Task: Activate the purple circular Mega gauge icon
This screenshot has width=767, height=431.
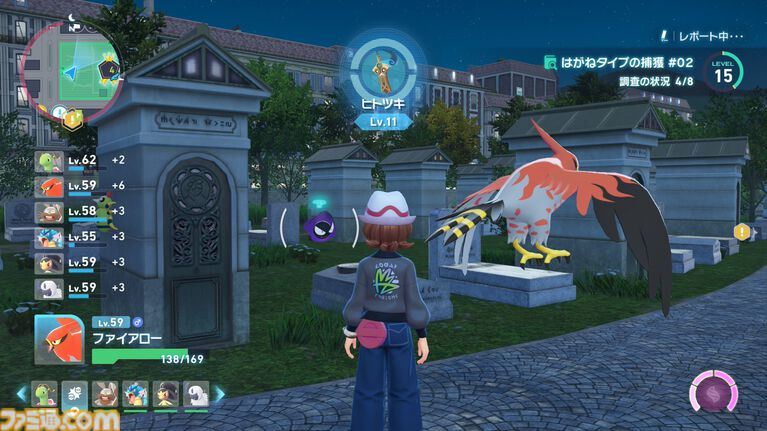Action: click(x=716, y=391)
